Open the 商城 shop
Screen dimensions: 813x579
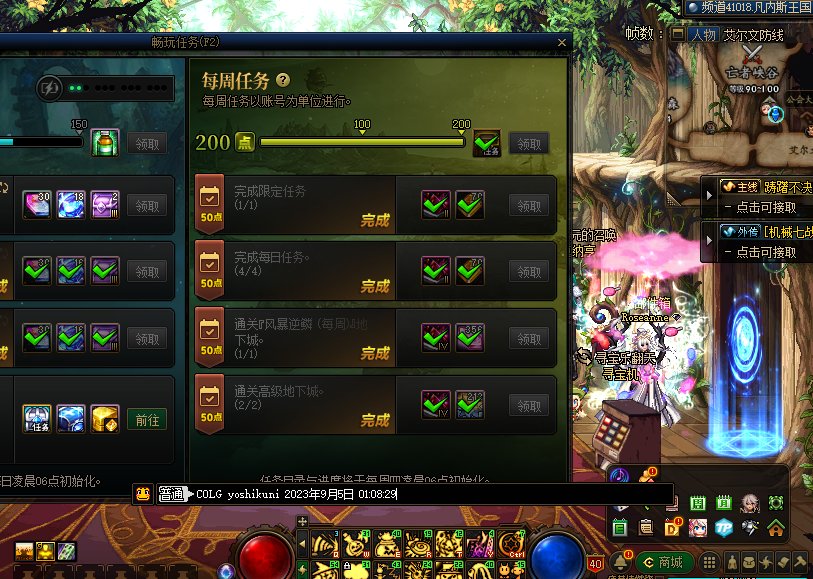tap(663, 563)
